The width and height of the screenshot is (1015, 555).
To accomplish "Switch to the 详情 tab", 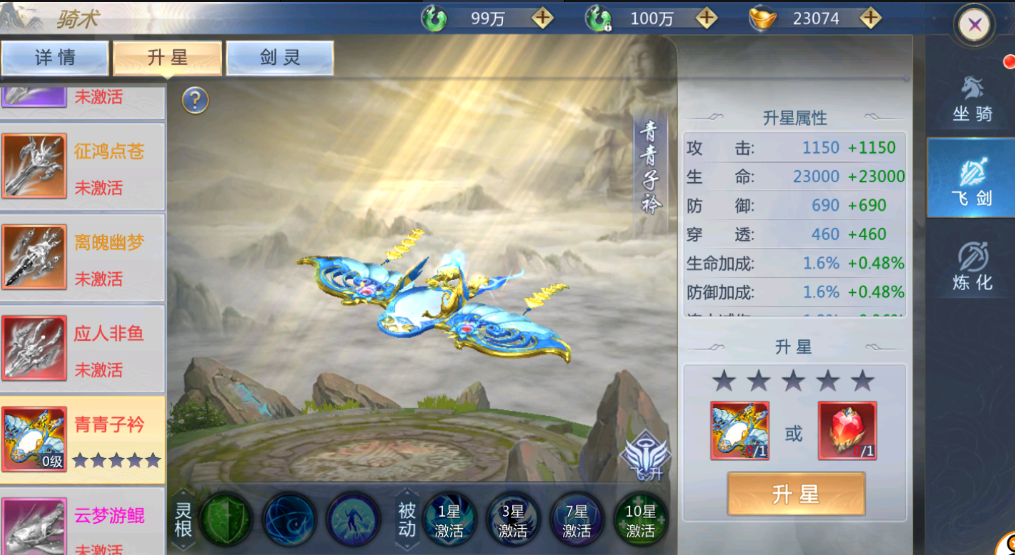I will 54,58.
